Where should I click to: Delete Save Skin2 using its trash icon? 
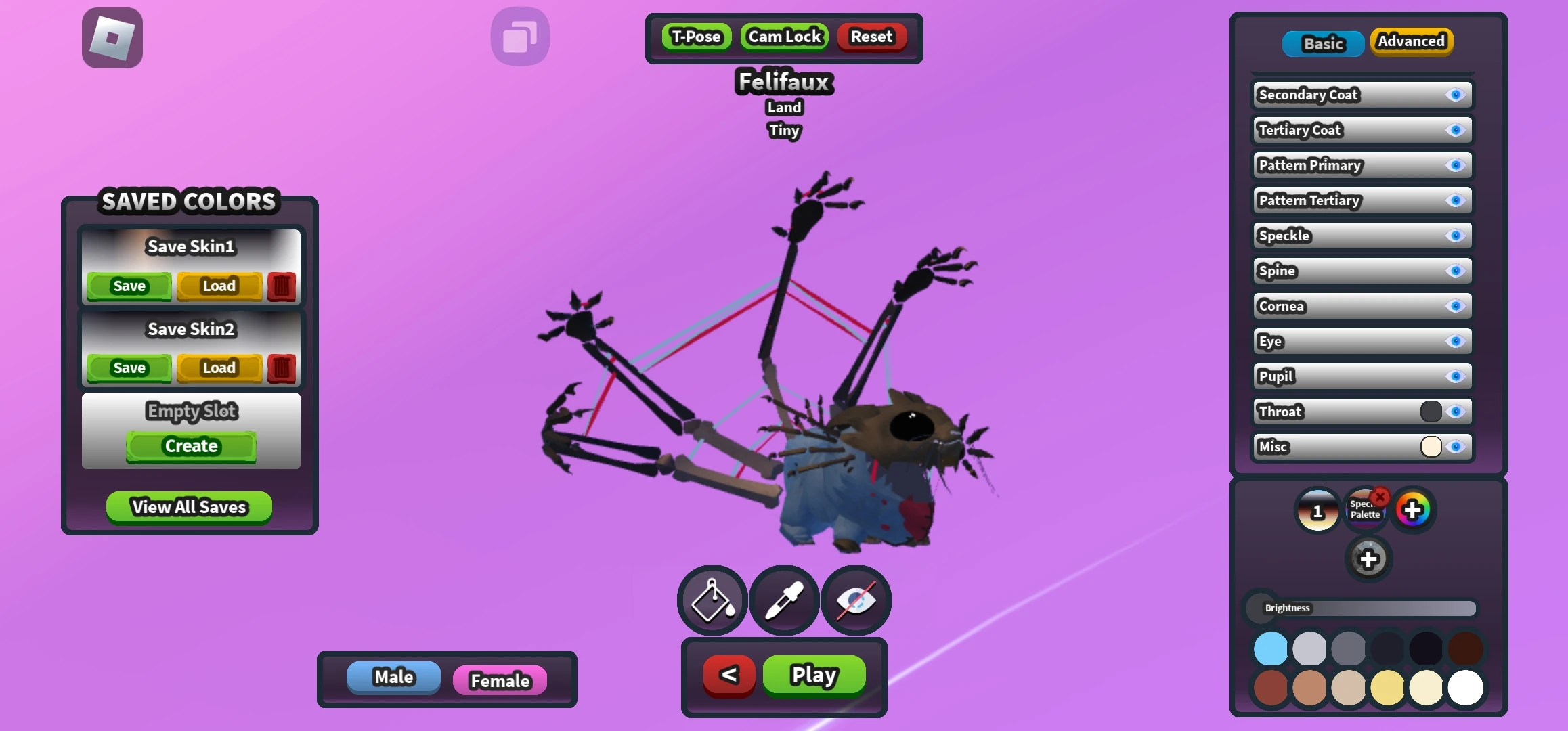pos(280,368)
